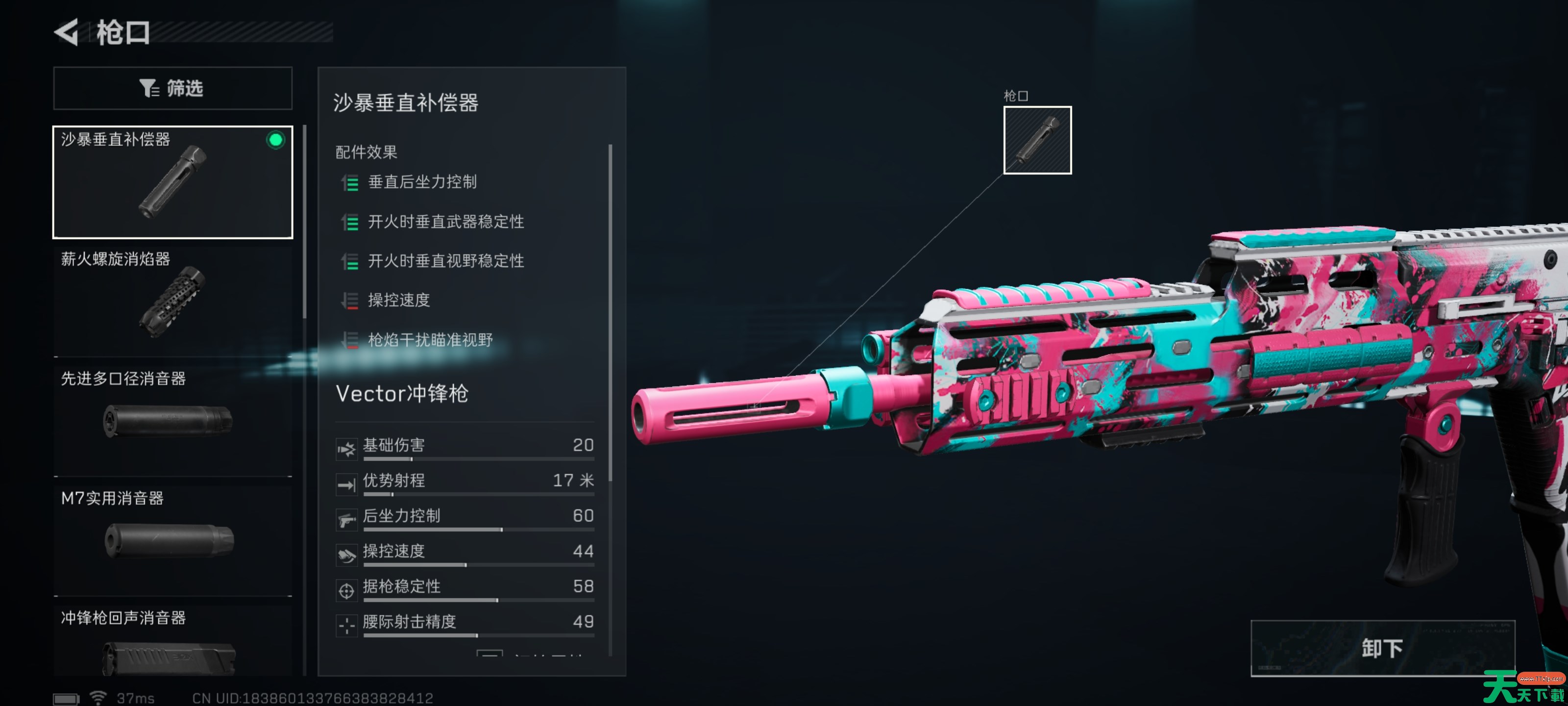This screenshot has width=1568, height=706.
Task: Go back using the arrow beside 枪口
Action: coord(67,32)
